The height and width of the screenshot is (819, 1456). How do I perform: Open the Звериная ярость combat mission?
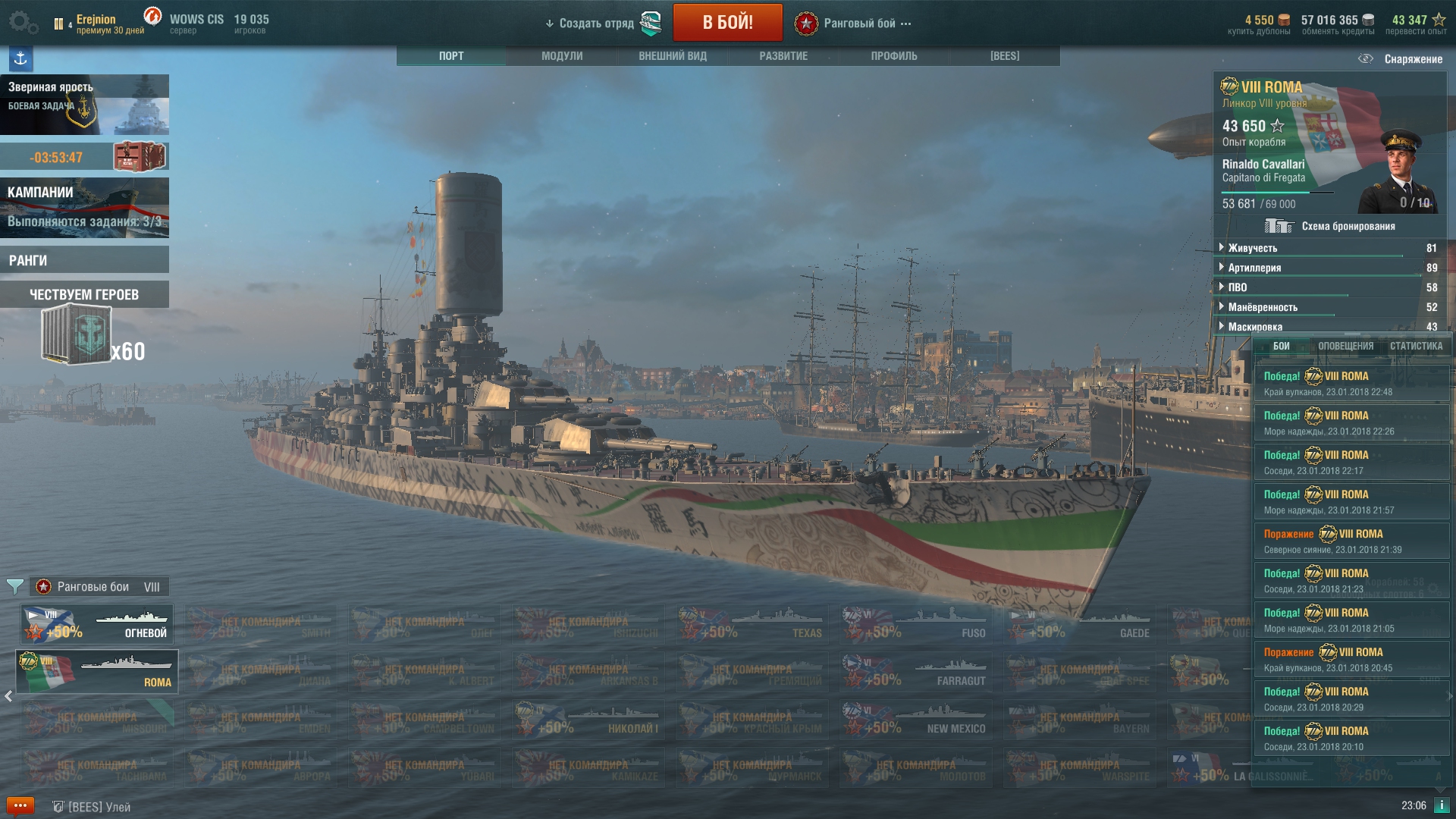coord(84,105)
